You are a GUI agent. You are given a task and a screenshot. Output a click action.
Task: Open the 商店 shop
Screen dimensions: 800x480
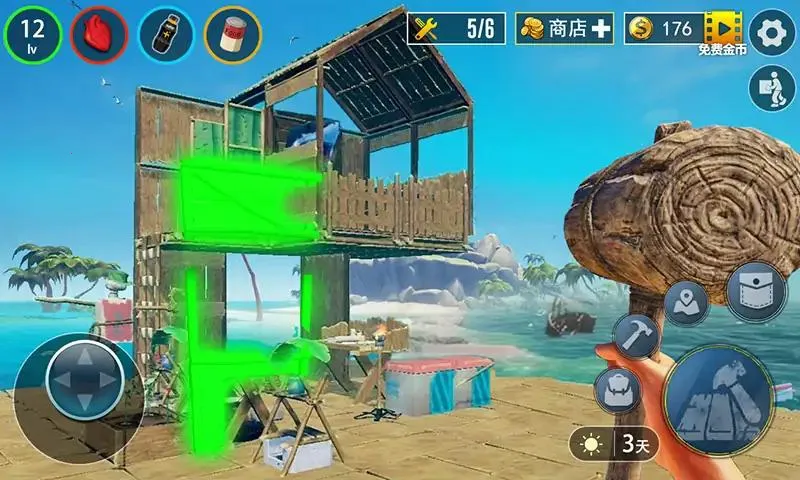tap(564, 29)
